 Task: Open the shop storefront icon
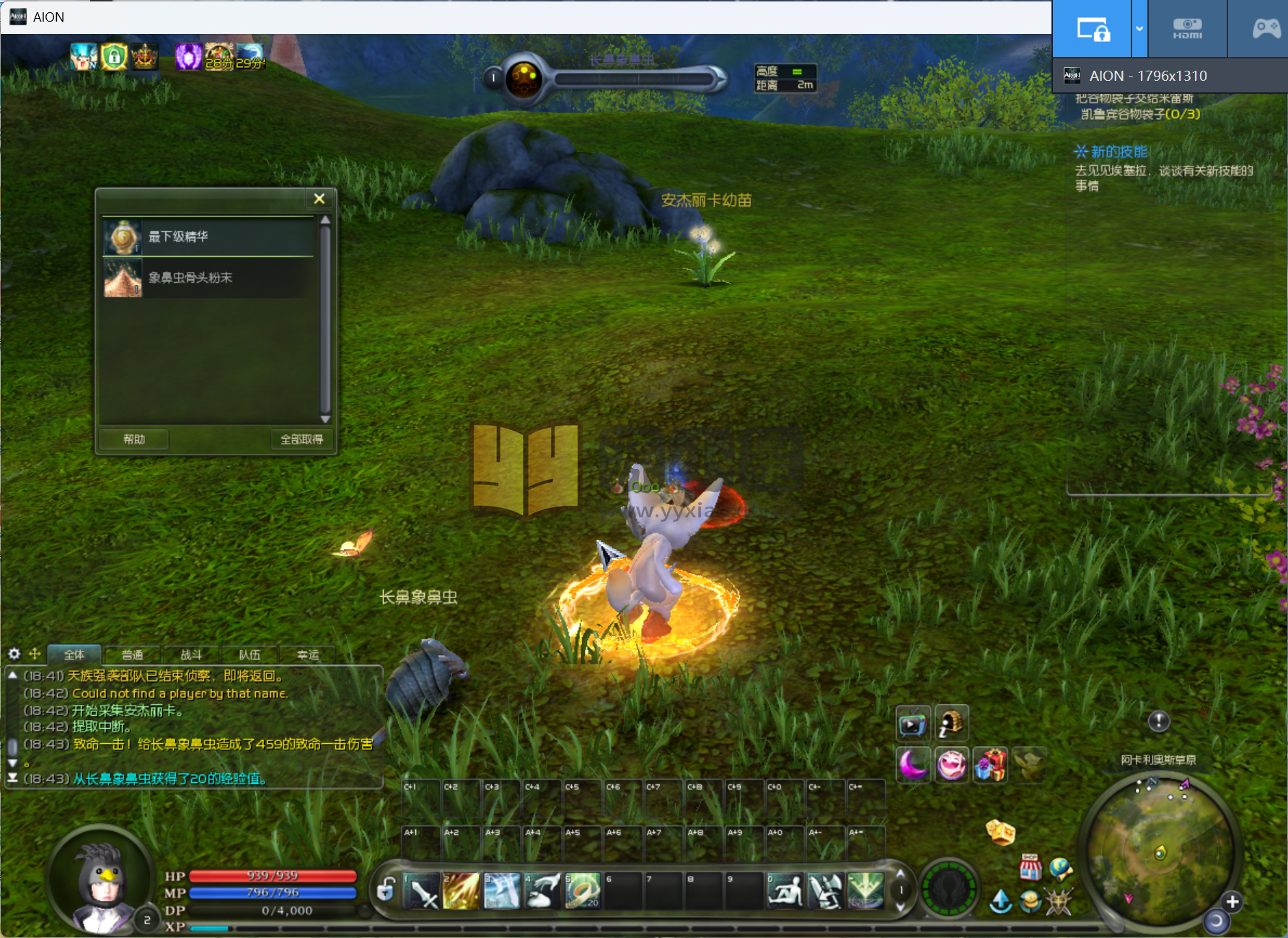1030,867
